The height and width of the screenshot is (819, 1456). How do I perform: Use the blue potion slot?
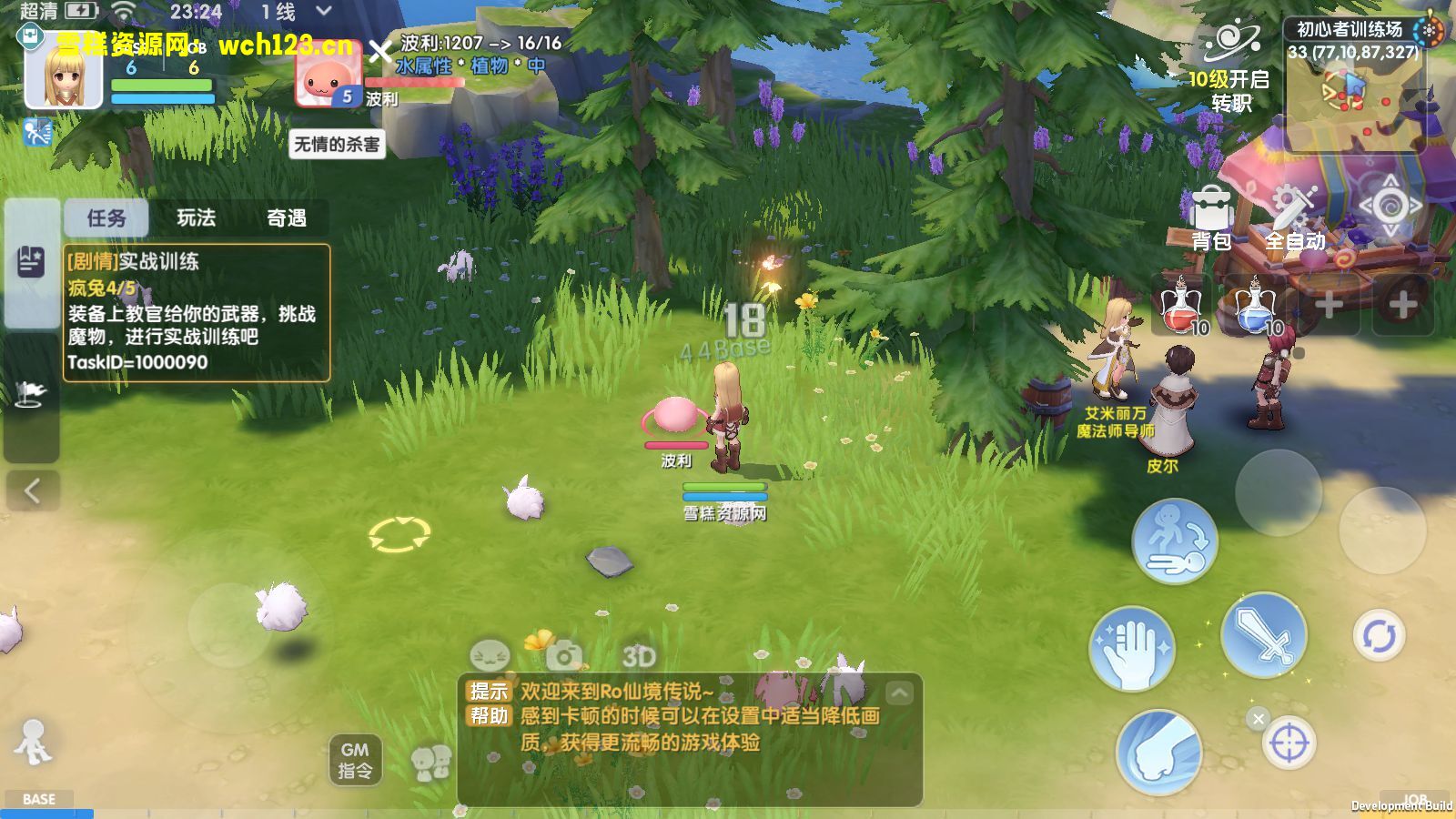(x=1256, y=307)
